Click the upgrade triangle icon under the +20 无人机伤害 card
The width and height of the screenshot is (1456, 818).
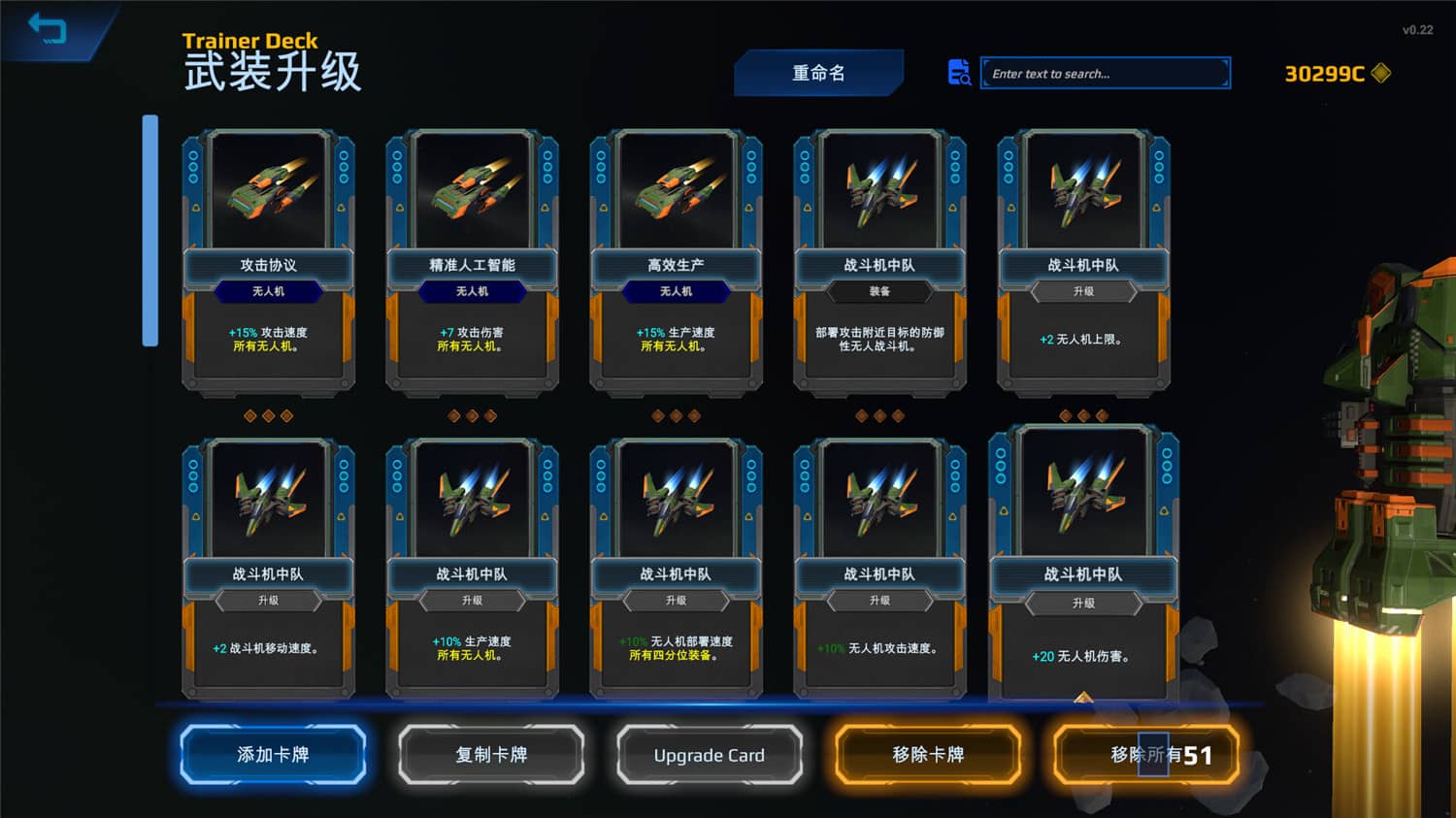point(1084,697)
